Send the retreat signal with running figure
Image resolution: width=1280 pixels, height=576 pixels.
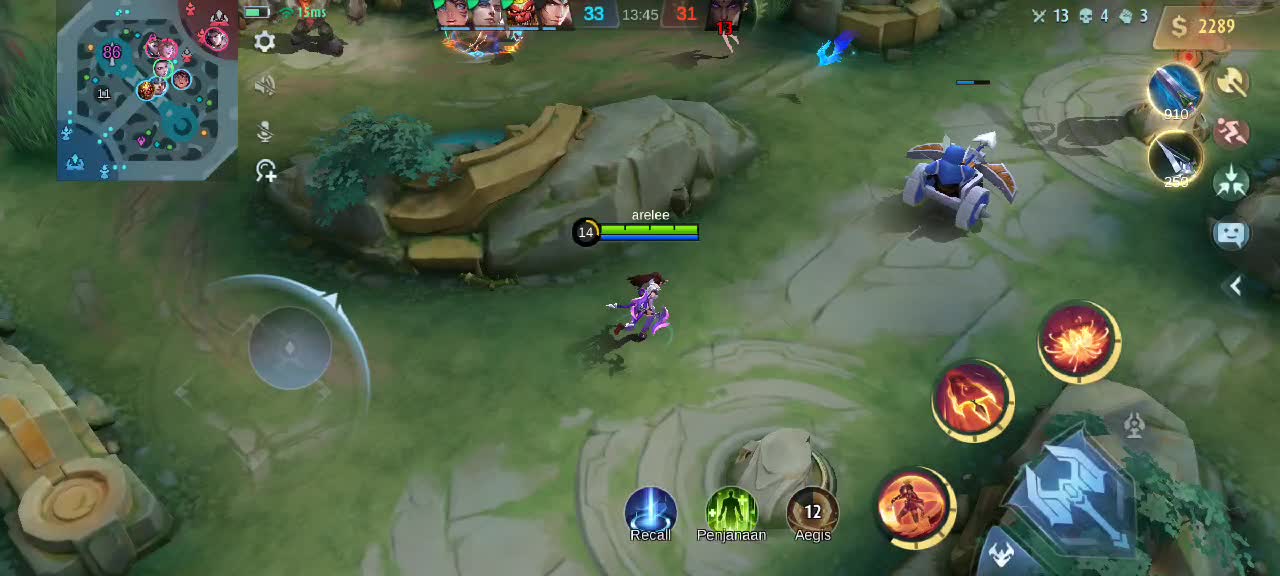[x=1232, y=131]
